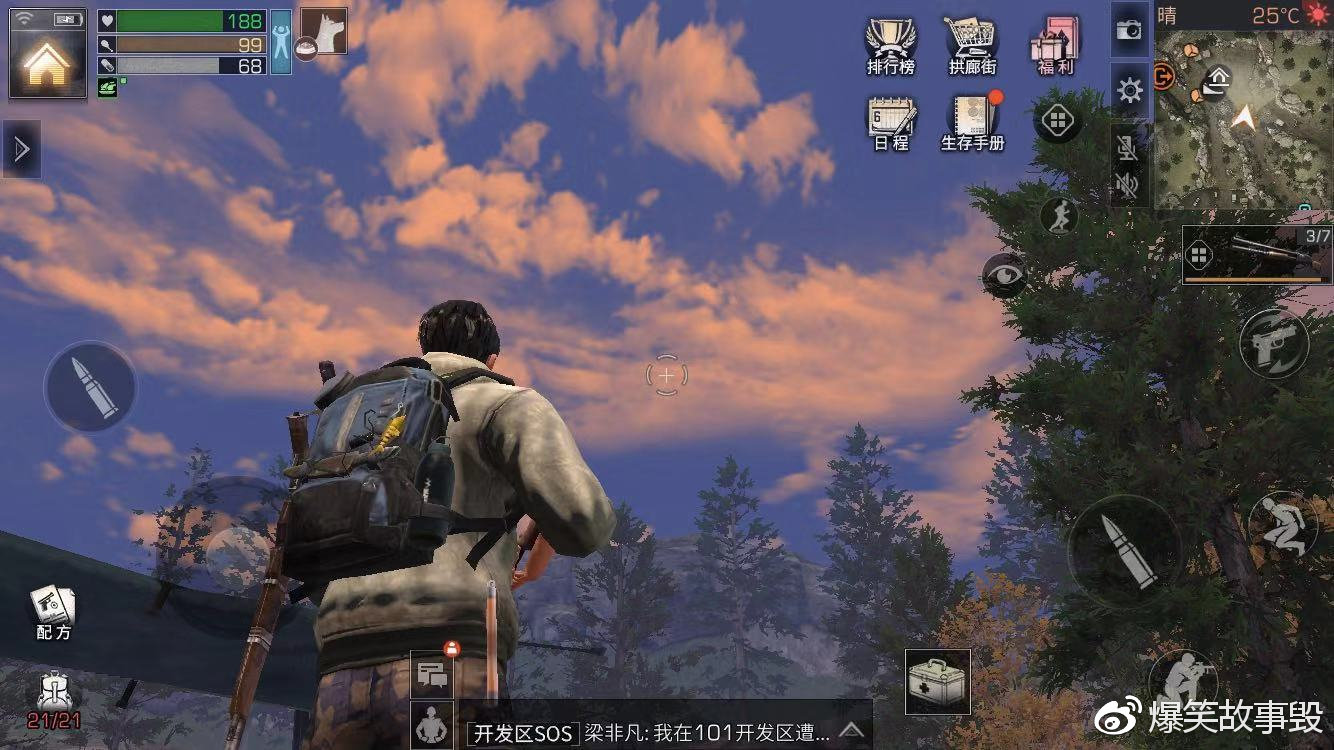Open game settings via the gear icon
This screenshot has height=750, width=1334.
[1129, 89]
